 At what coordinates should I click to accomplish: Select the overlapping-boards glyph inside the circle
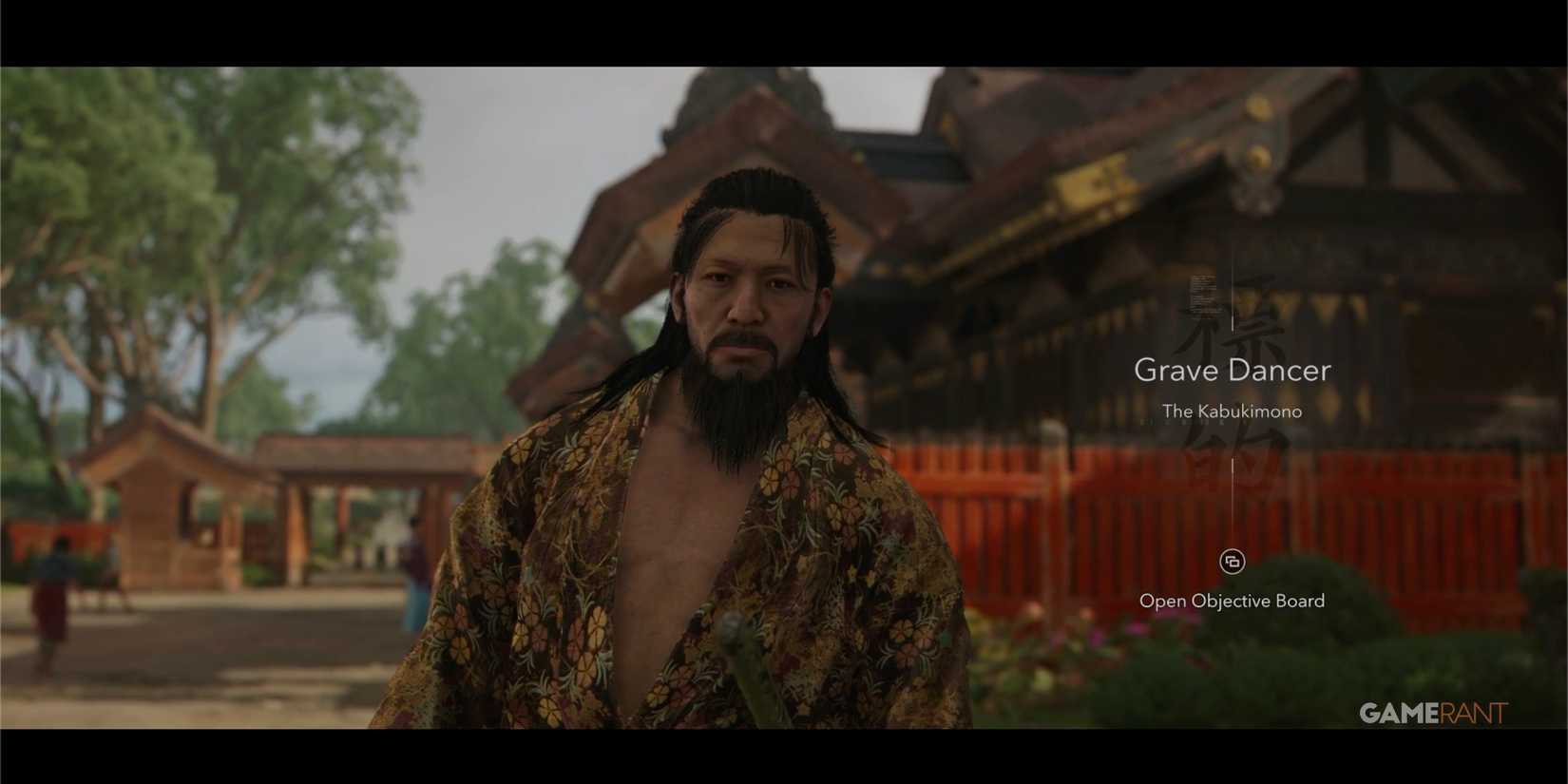[1233, 563]
